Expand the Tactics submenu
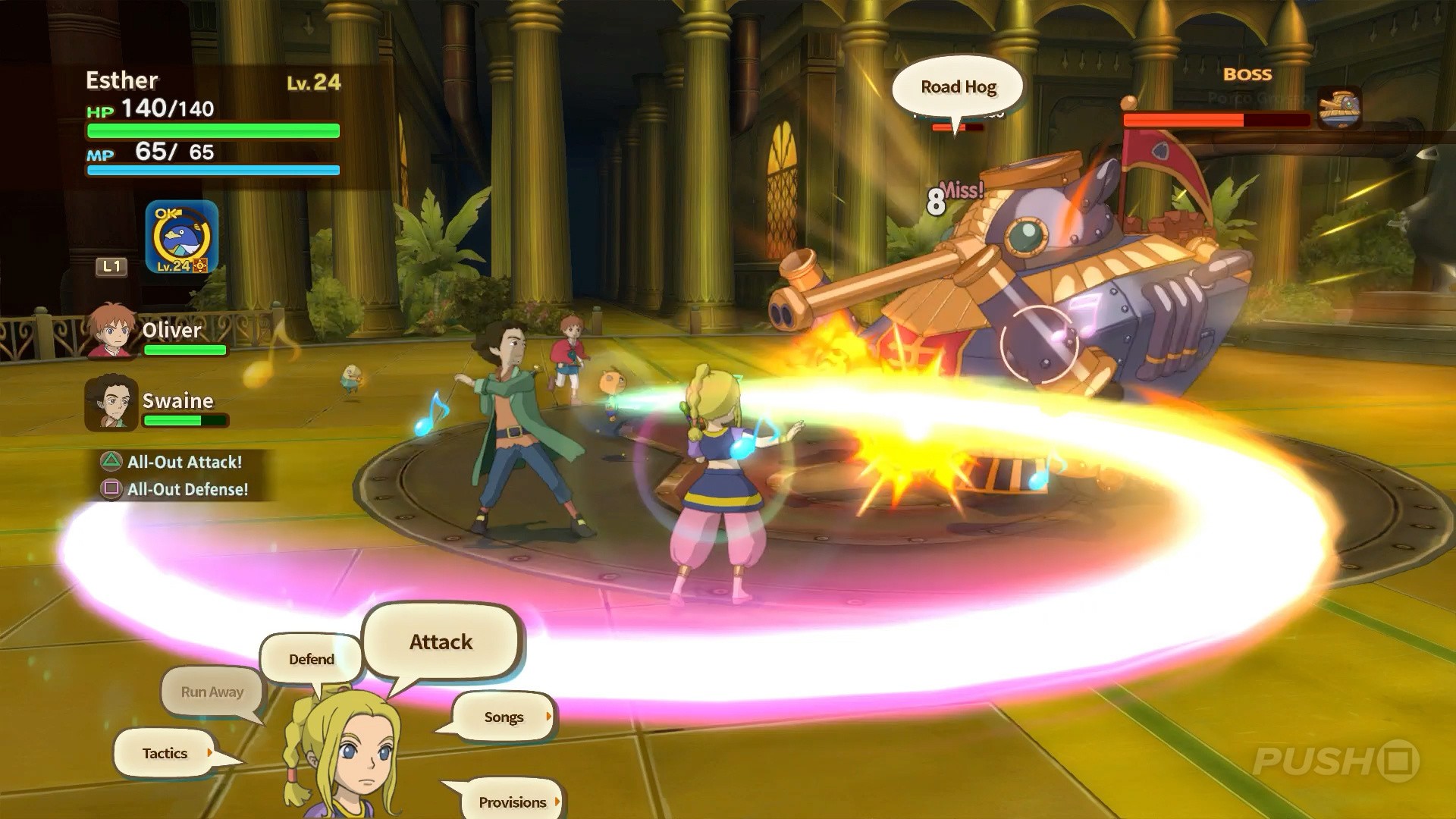Viewport: 1456px width, 819px height. tap(164, 753)
